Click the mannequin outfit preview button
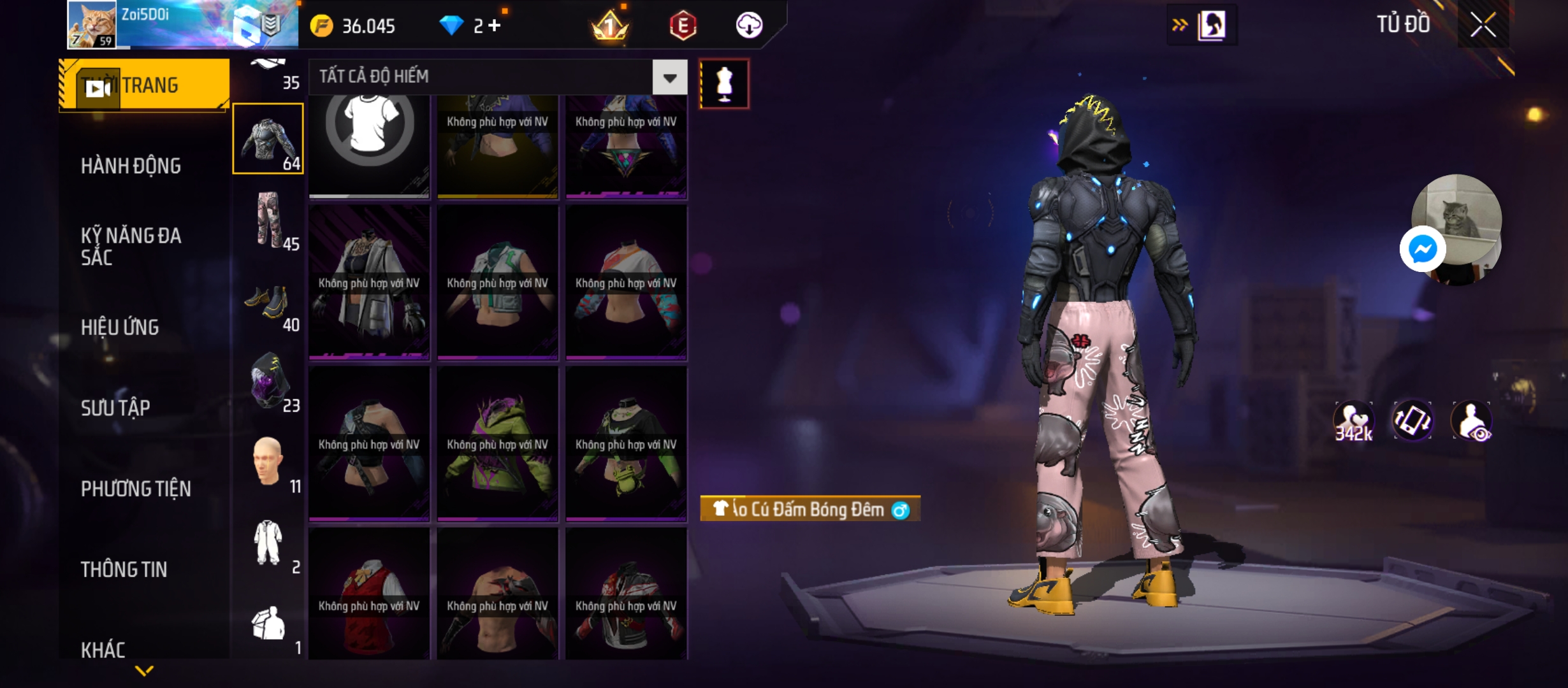This screenshot has width=1568, height=688. click(x=724, y=84)
